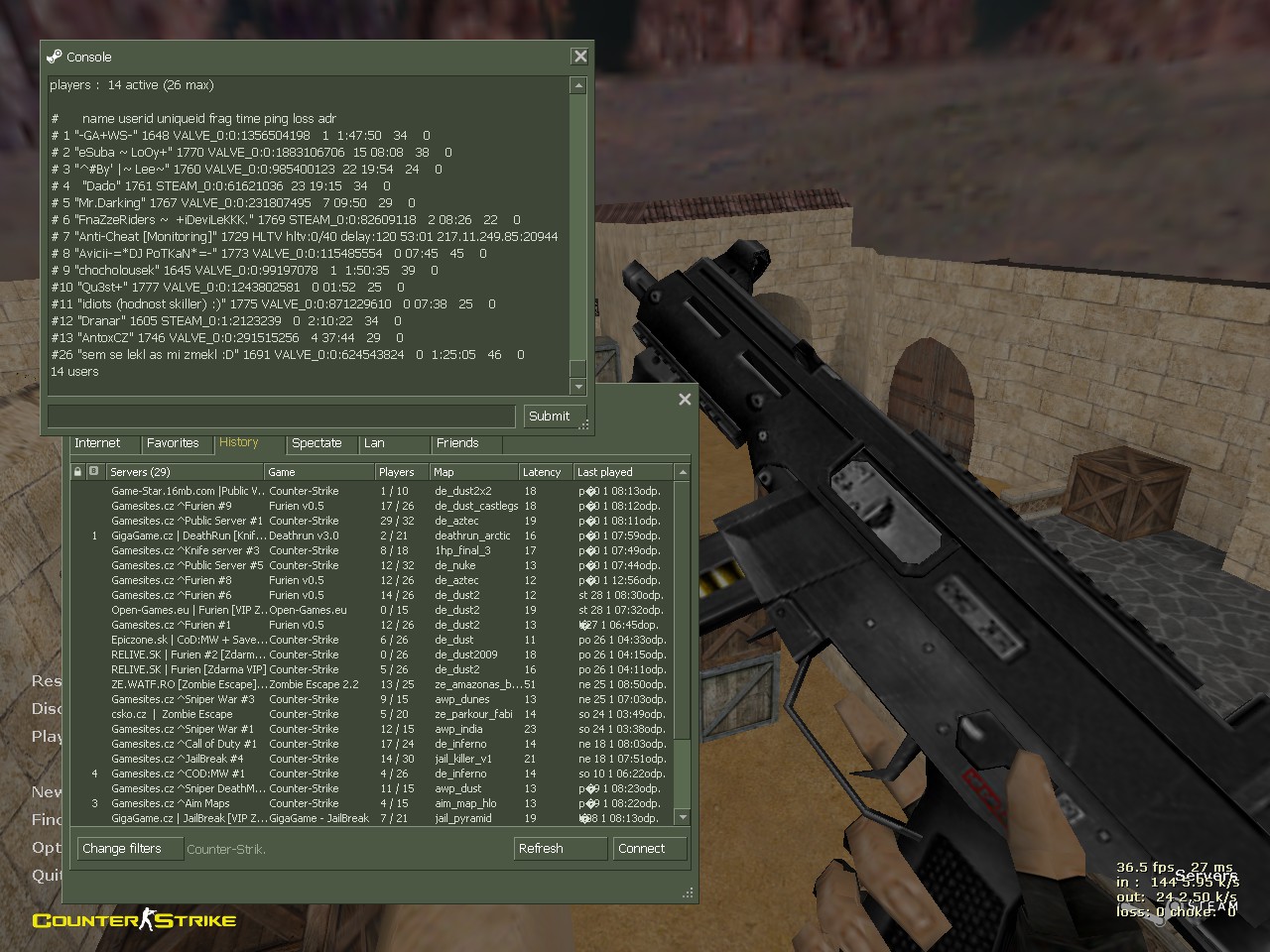Focus the console command input field
The image size is (1270, 952).
[281, 416]
